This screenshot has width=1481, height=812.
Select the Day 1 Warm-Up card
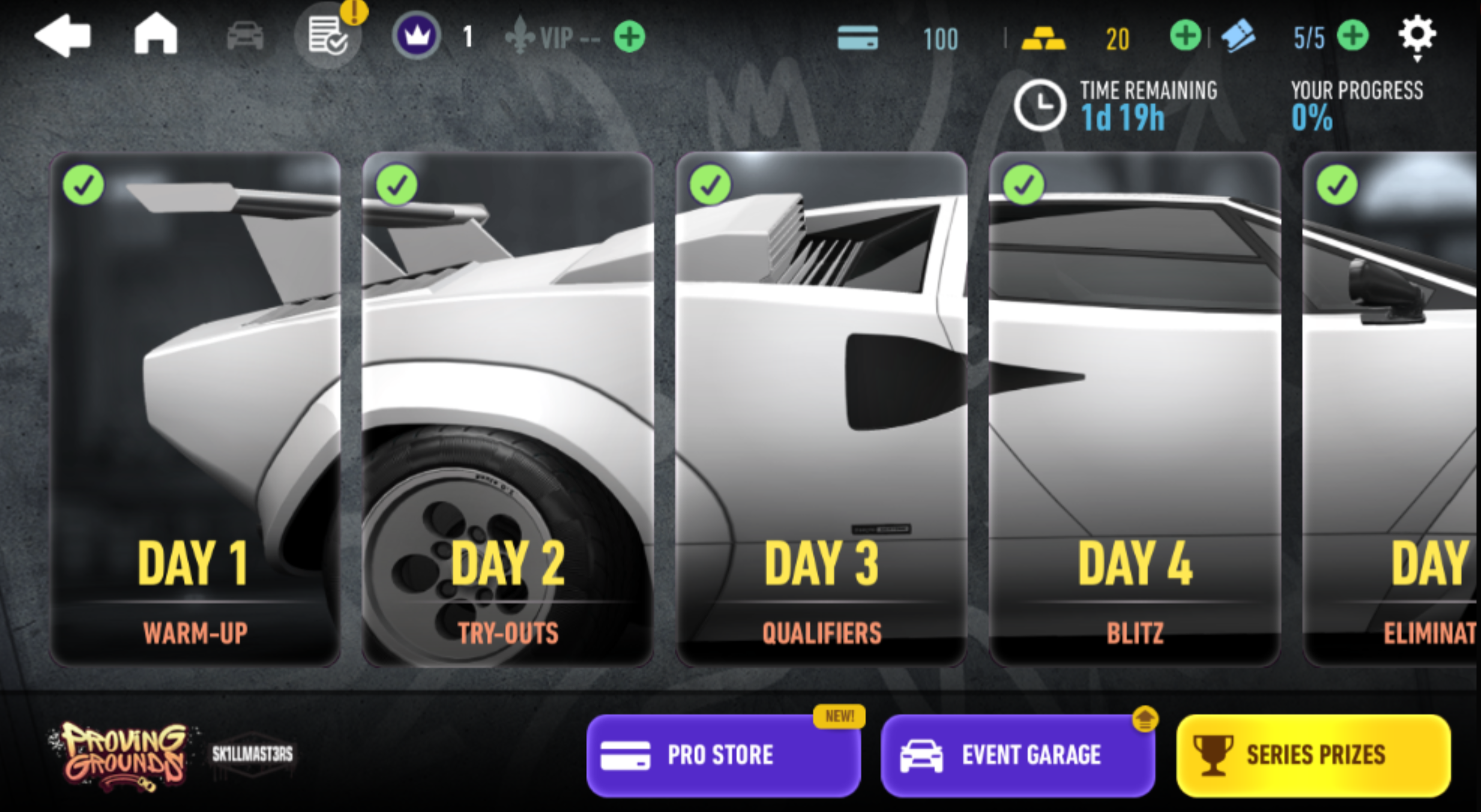(x=196, y=409)
